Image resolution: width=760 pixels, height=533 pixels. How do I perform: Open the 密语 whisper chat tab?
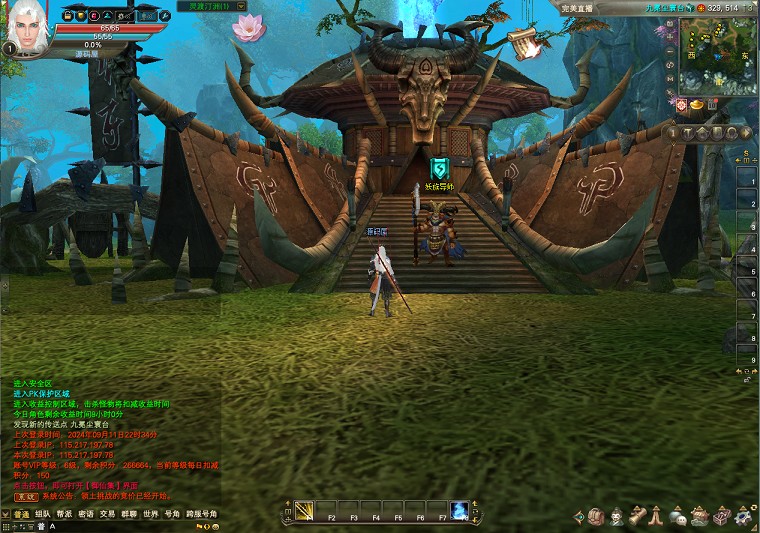86,514
